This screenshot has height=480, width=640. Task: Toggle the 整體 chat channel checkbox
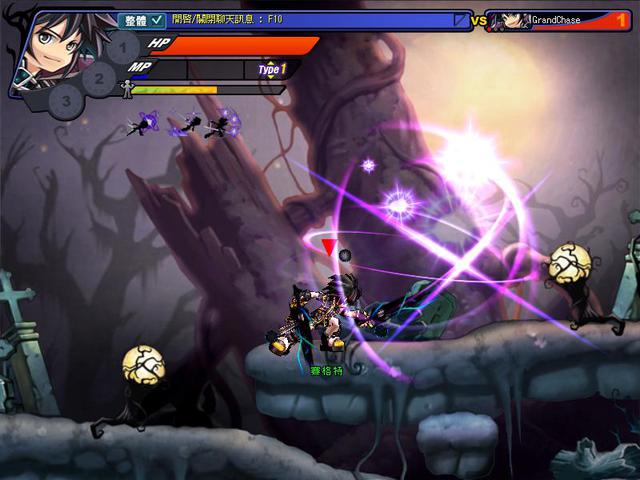click(158, 19)
